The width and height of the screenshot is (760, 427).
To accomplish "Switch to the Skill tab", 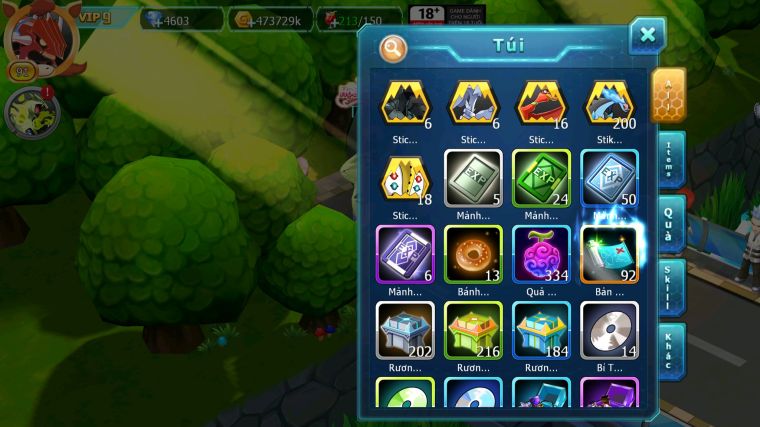I will click(670, 288).
